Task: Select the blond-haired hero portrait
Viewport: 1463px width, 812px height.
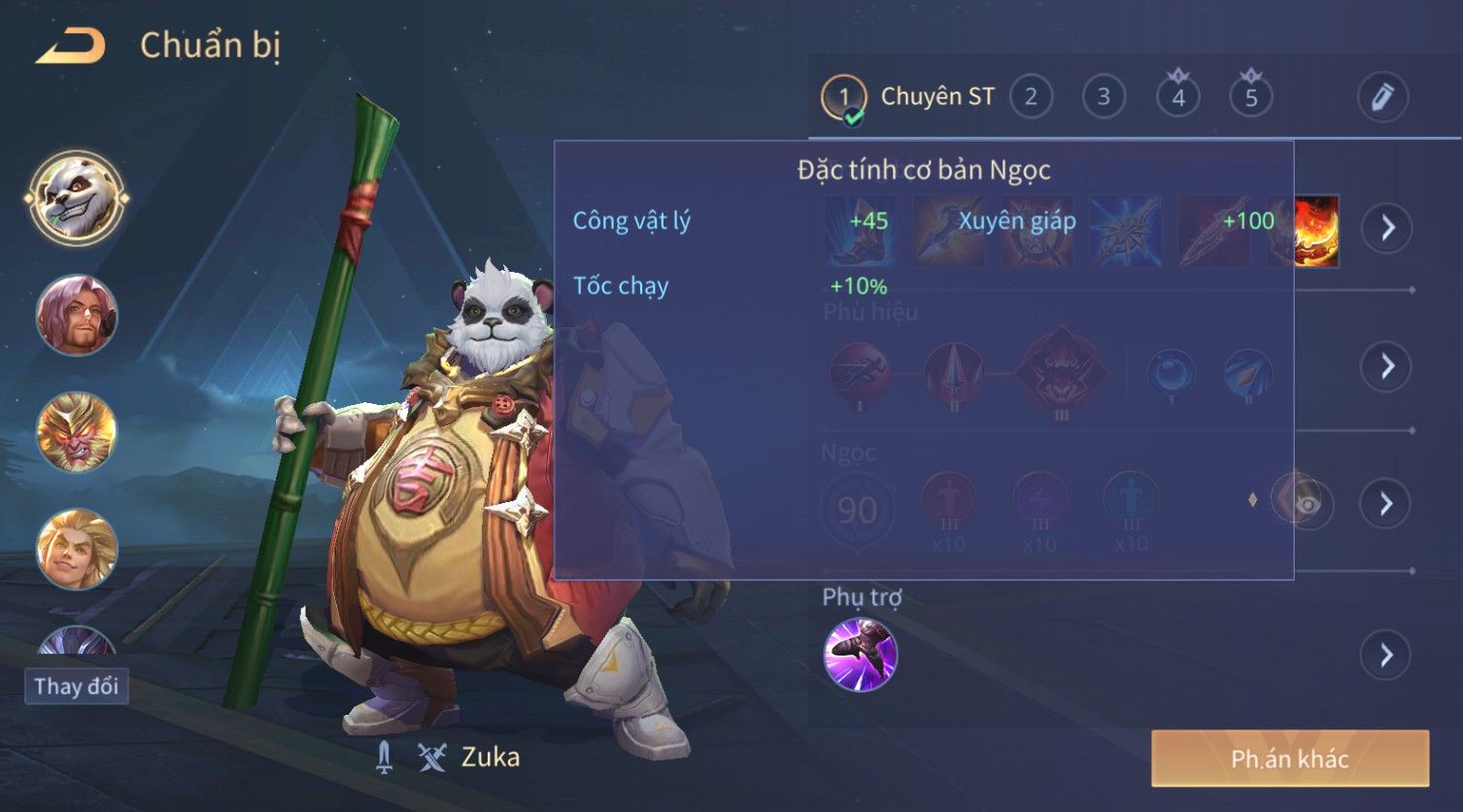Action: pyautogui.click(x=77, y=548)
